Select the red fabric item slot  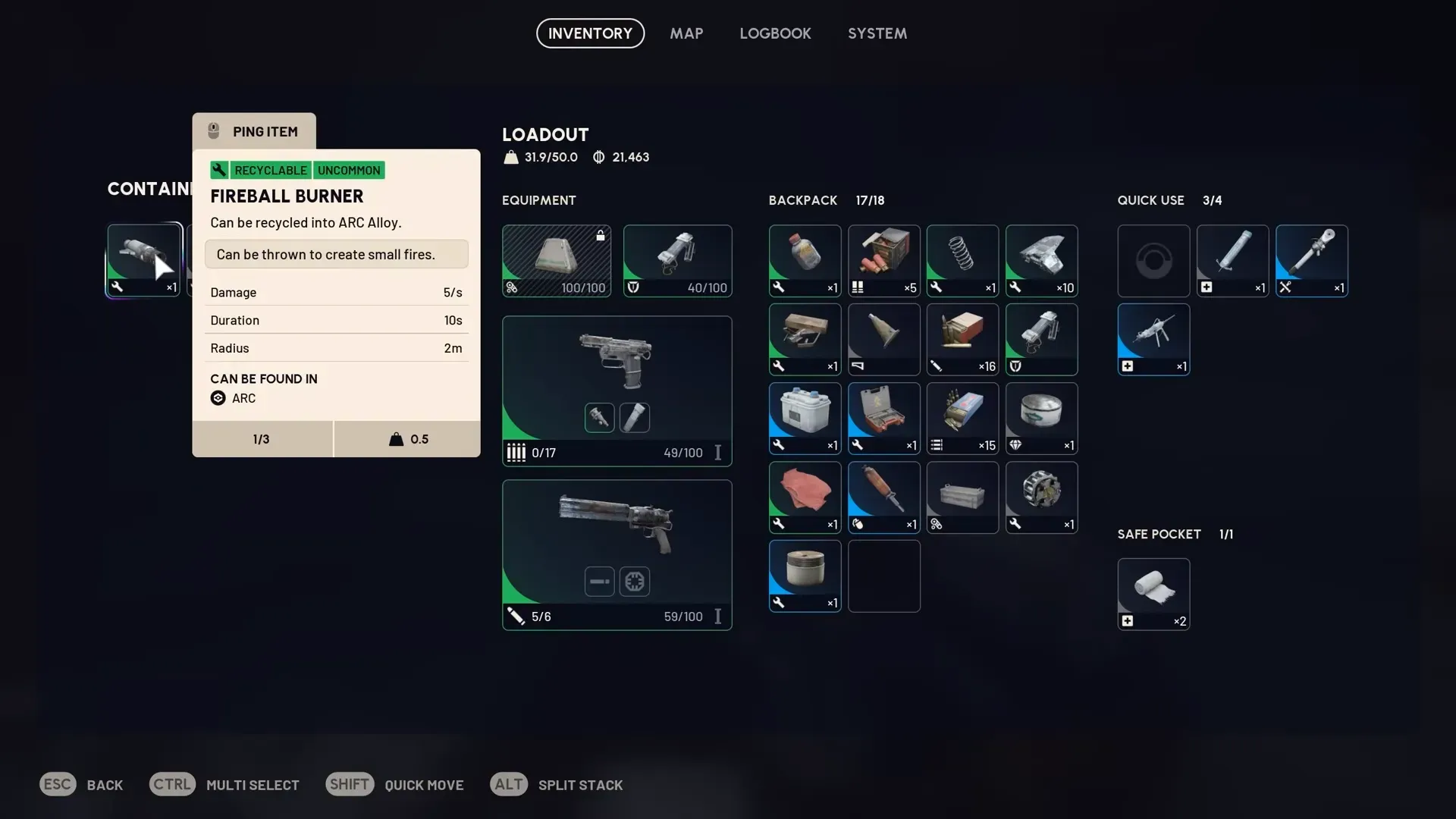click(x=805, y=497)
